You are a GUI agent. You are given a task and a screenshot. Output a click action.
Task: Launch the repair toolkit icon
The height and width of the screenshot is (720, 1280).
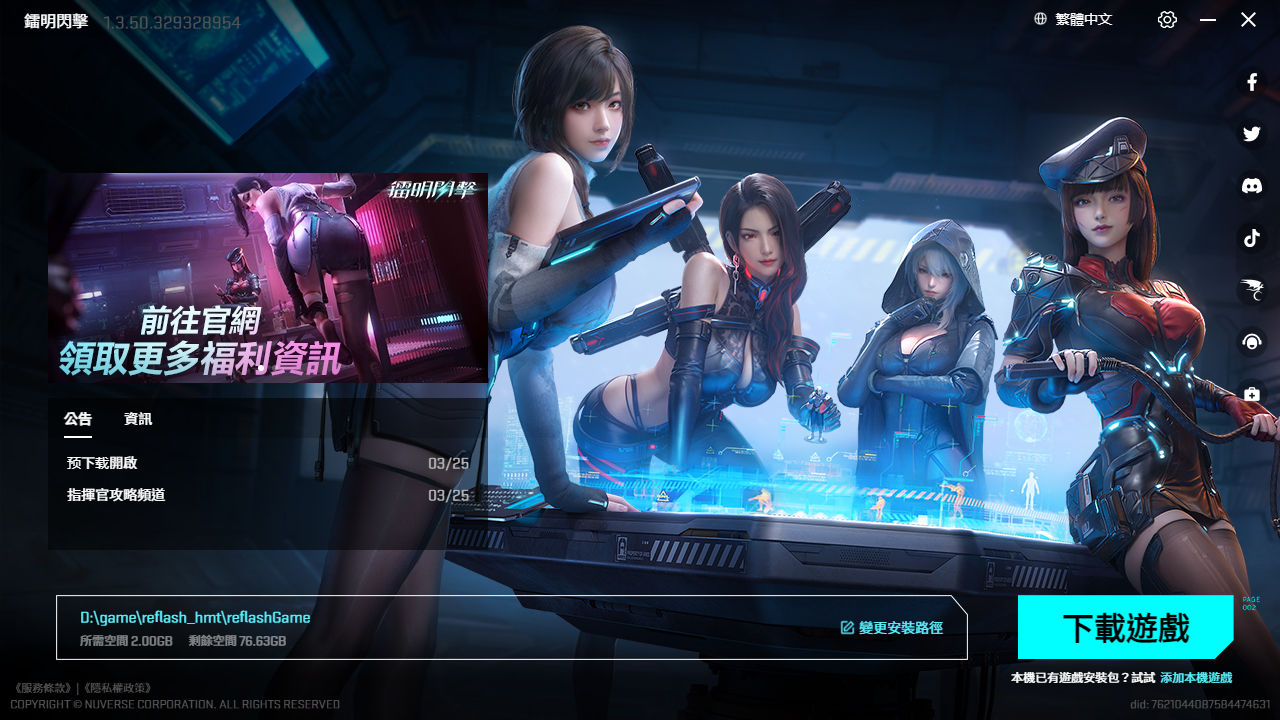point(1251,394)
